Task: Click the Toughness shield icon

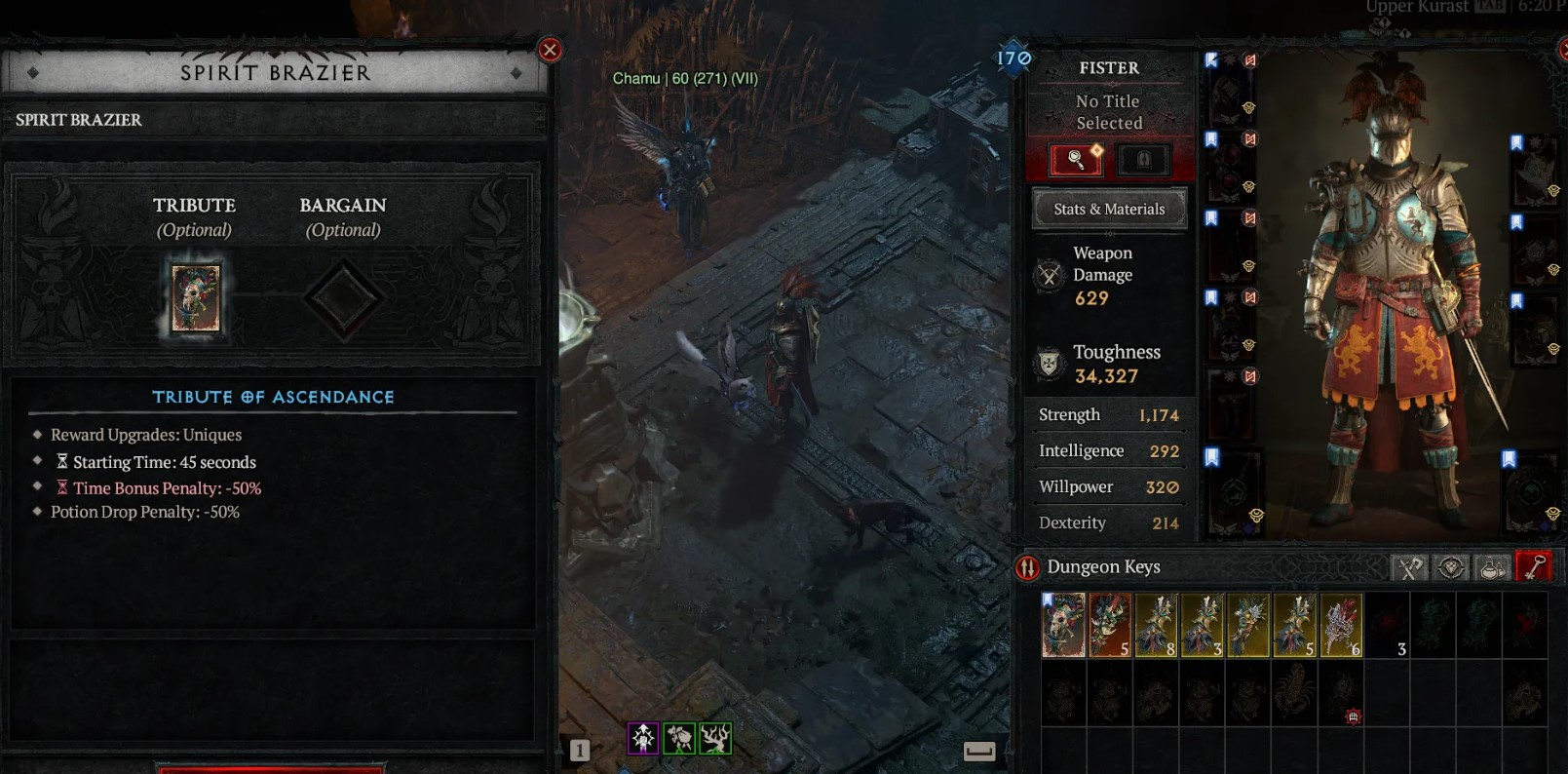Action: pos(1050,364)
